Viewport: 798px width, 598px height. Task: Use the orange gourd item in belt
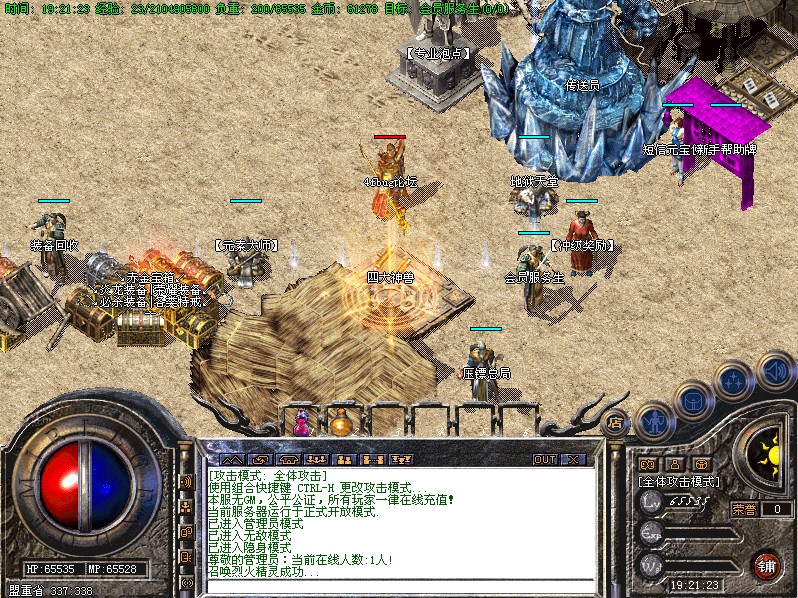click(340, 423)
